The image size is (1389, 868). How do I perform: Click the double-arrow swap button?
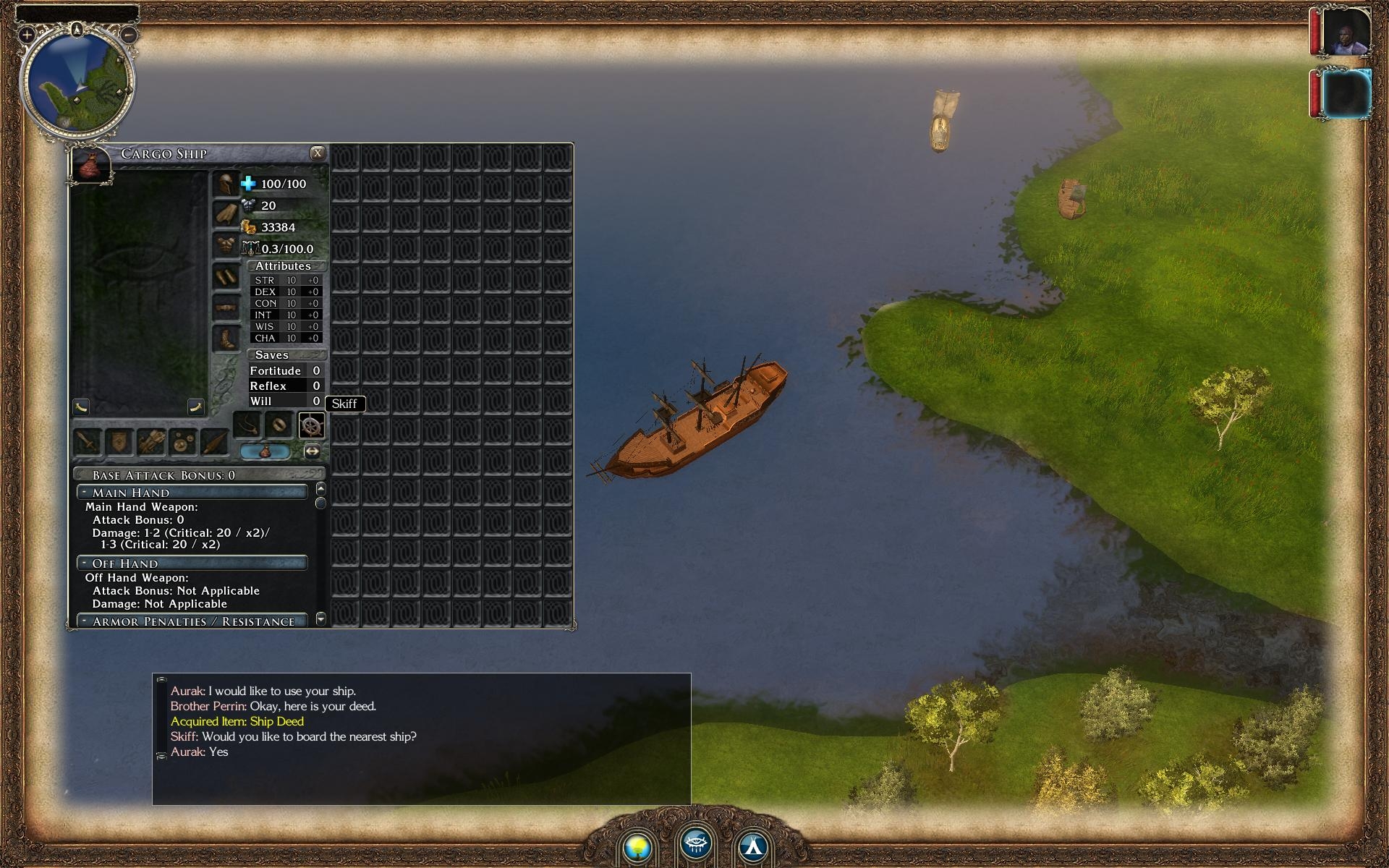312,451
